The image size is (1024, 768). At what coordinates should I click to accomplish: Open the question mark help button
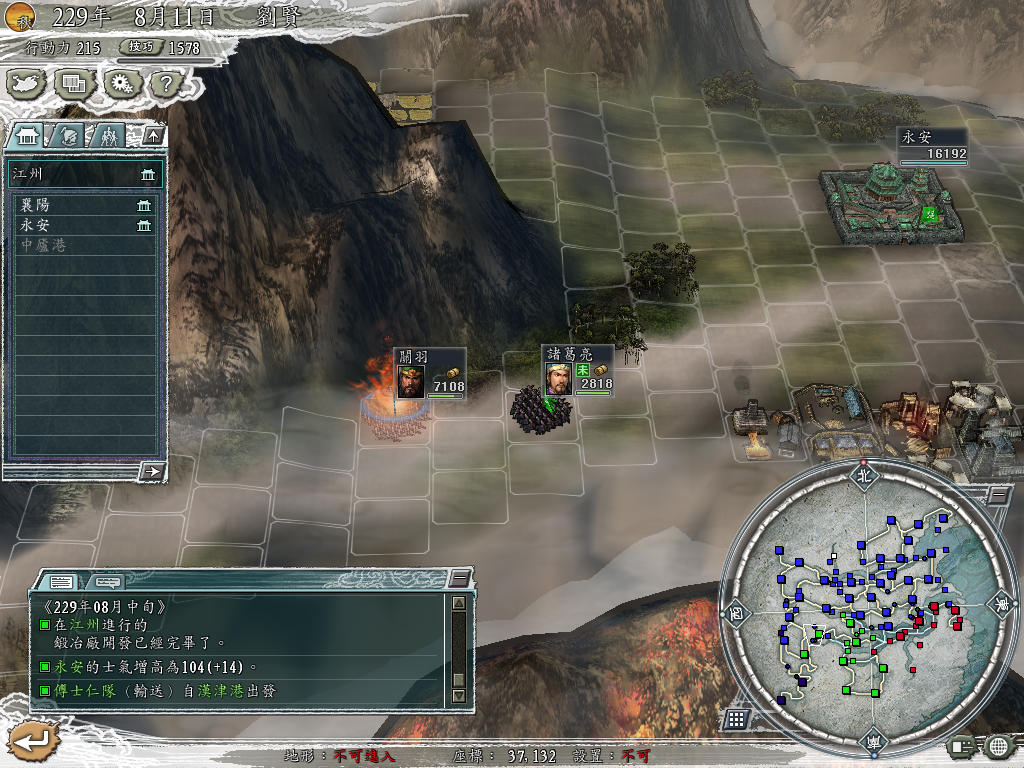(164, 85)
